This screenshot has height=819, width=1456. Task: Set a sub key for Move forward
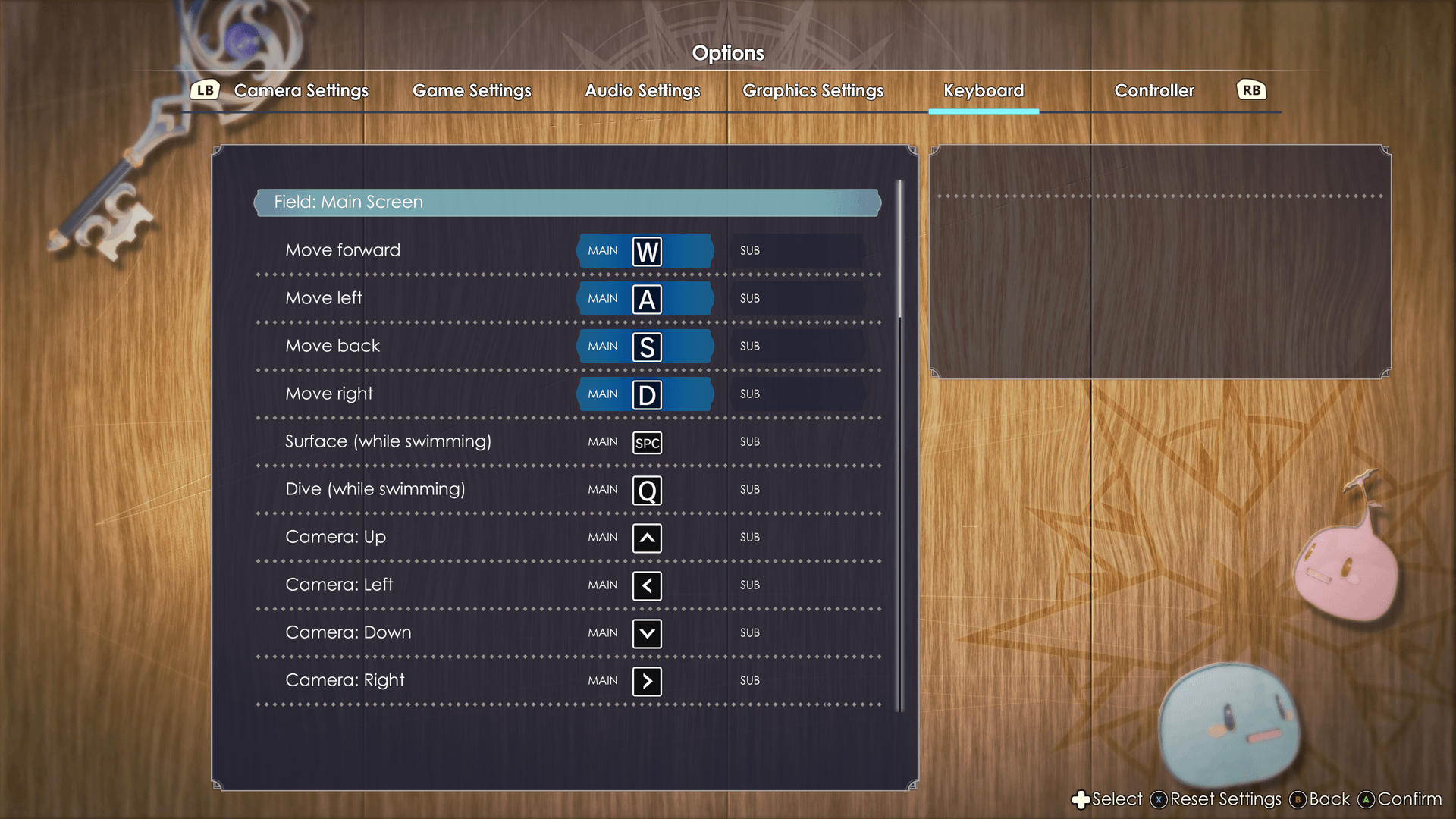(x=798, y=251)
